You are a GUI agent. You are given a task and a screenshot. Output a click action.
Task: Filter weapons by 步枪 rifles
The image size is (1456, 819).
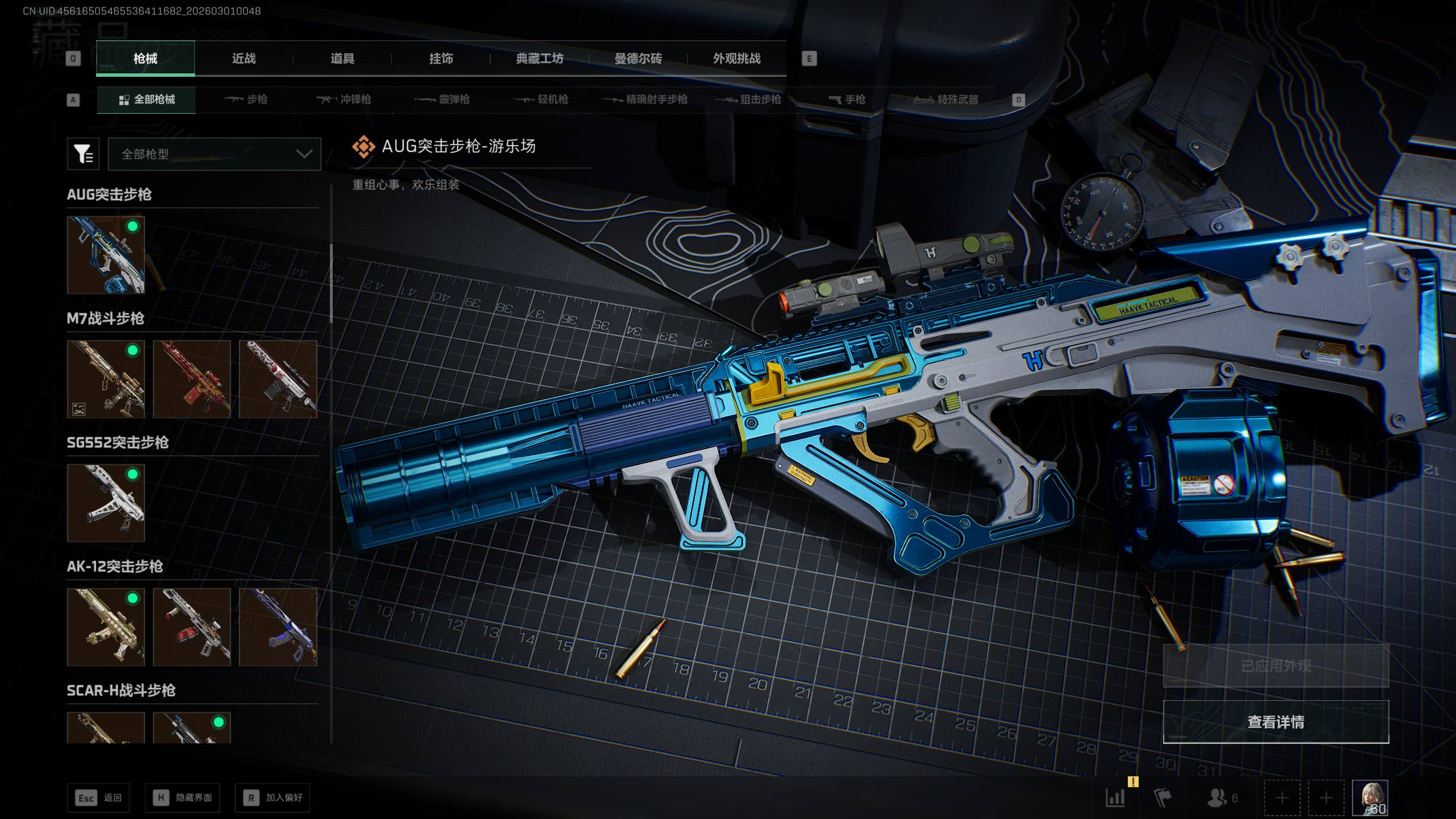(x=245, y=100)
